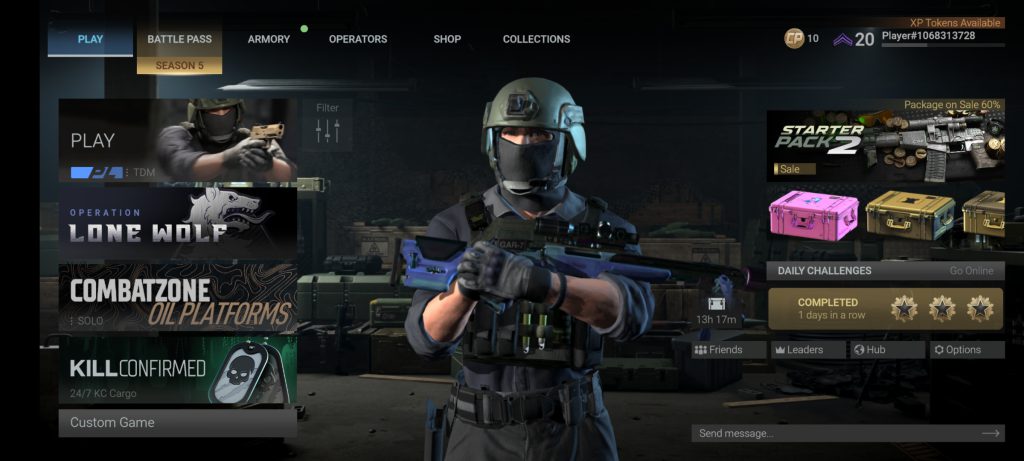Choose Combat Zone Oil Platforms mode
The image size is (1024, 461).
177,297
